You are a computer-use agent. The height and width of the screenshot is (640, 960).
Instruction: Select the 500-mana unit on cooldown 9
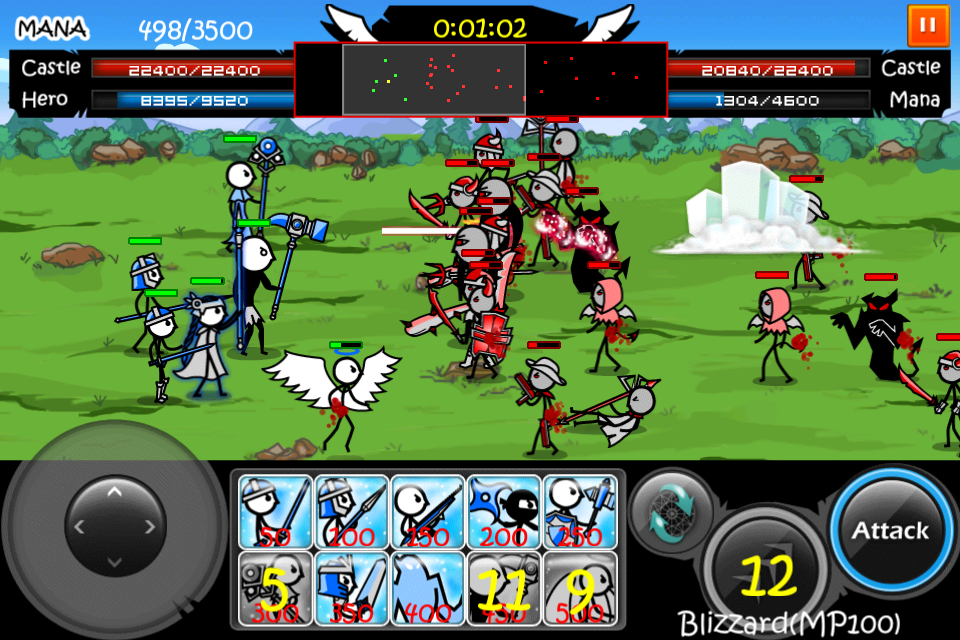[x=579, y=587]
